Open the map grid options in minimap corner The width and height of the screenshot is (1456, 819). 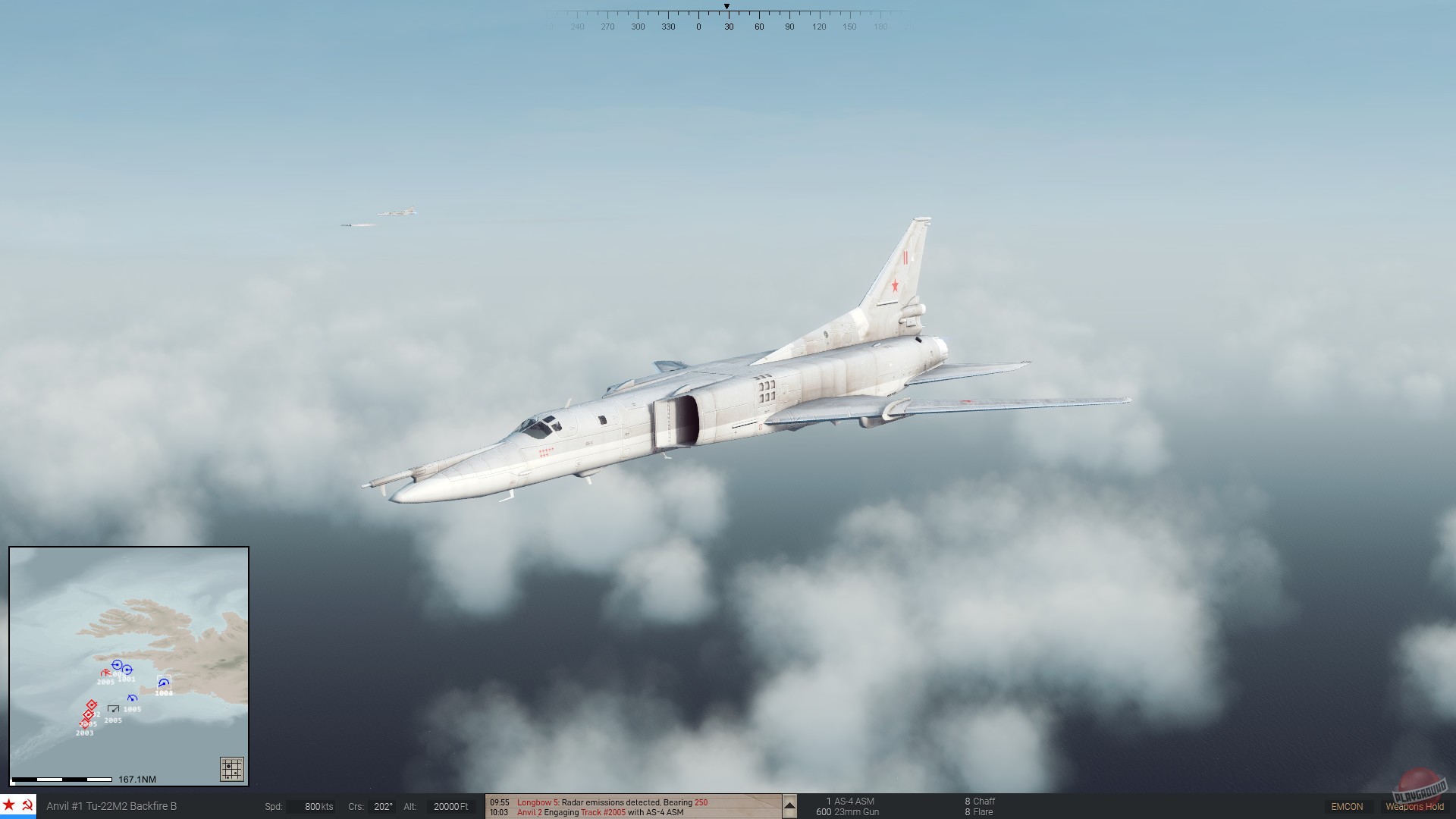tap(232, 767)
